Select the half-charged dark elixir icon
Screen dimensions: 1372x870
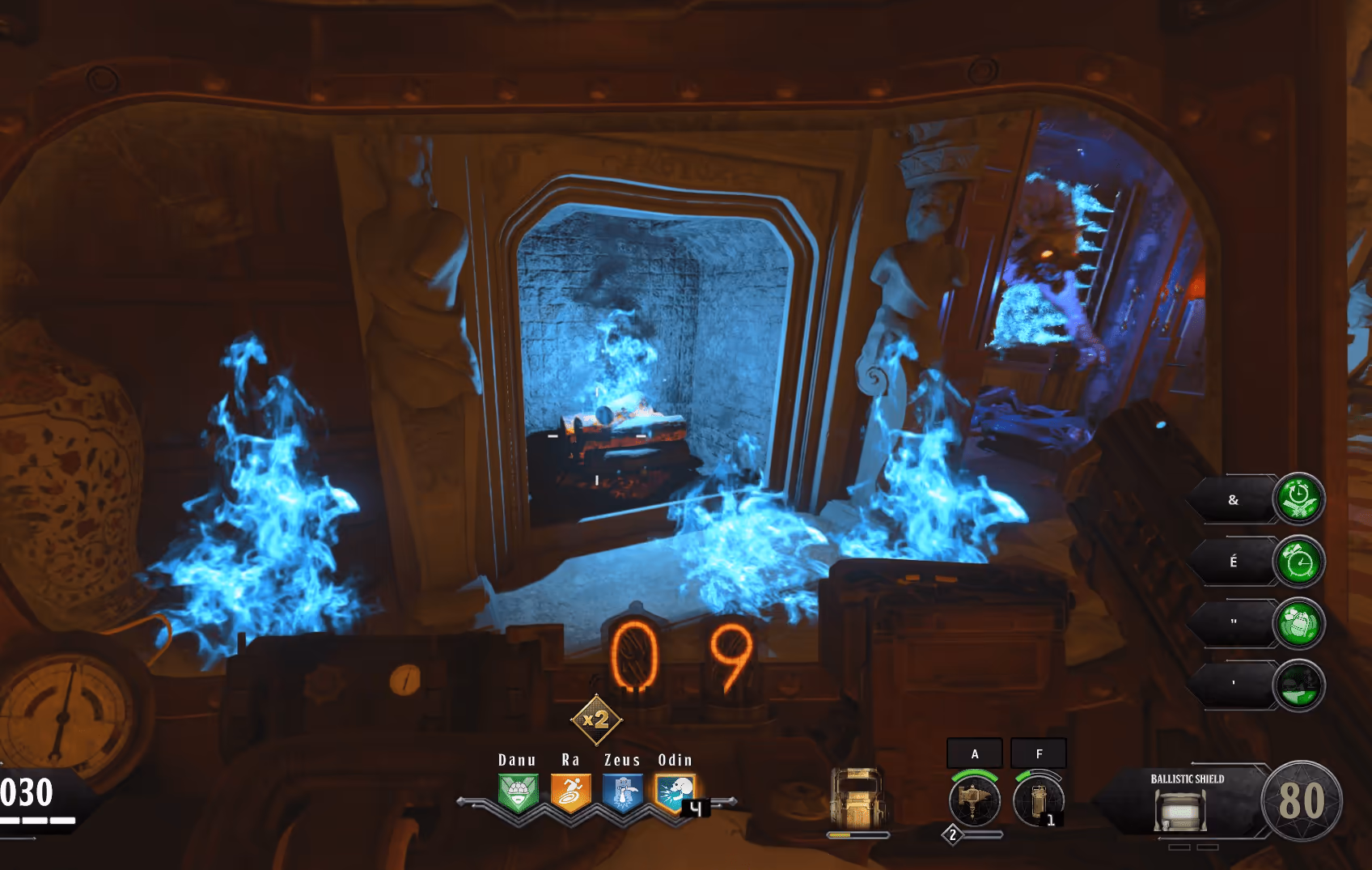point(1298,685)
